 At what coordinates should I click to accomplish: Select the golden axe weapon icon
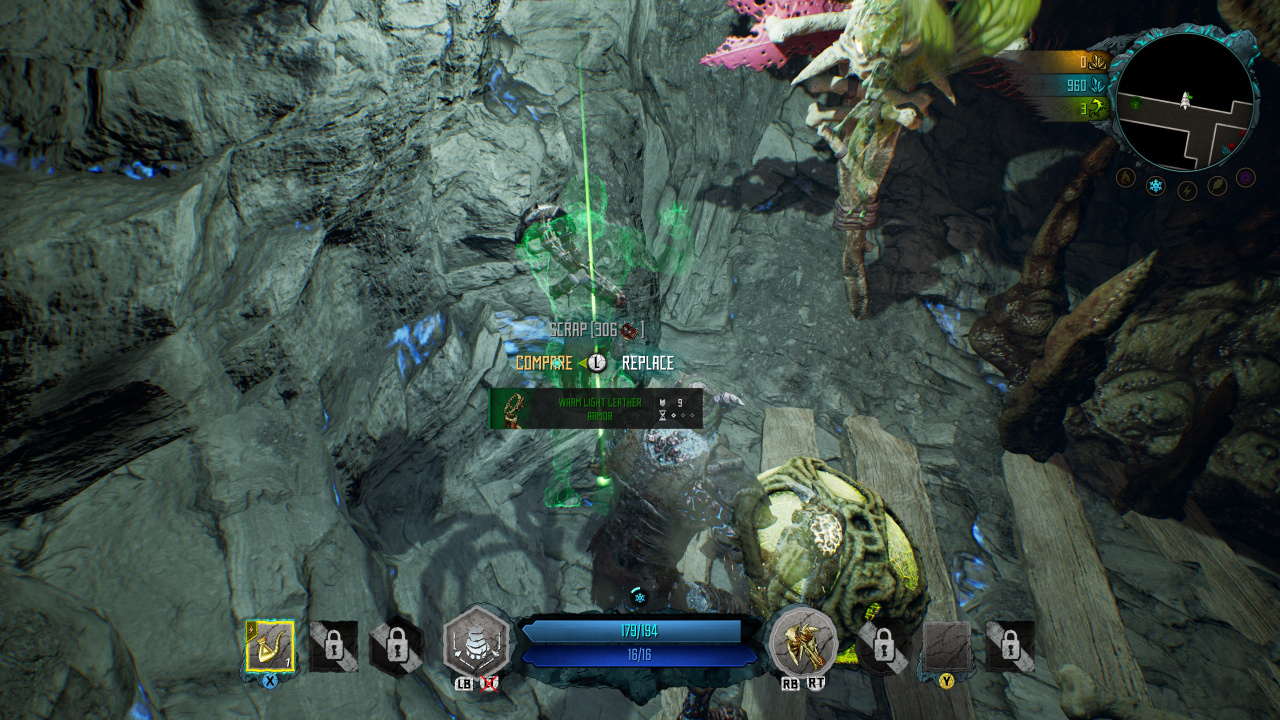[x=803, y=642]
